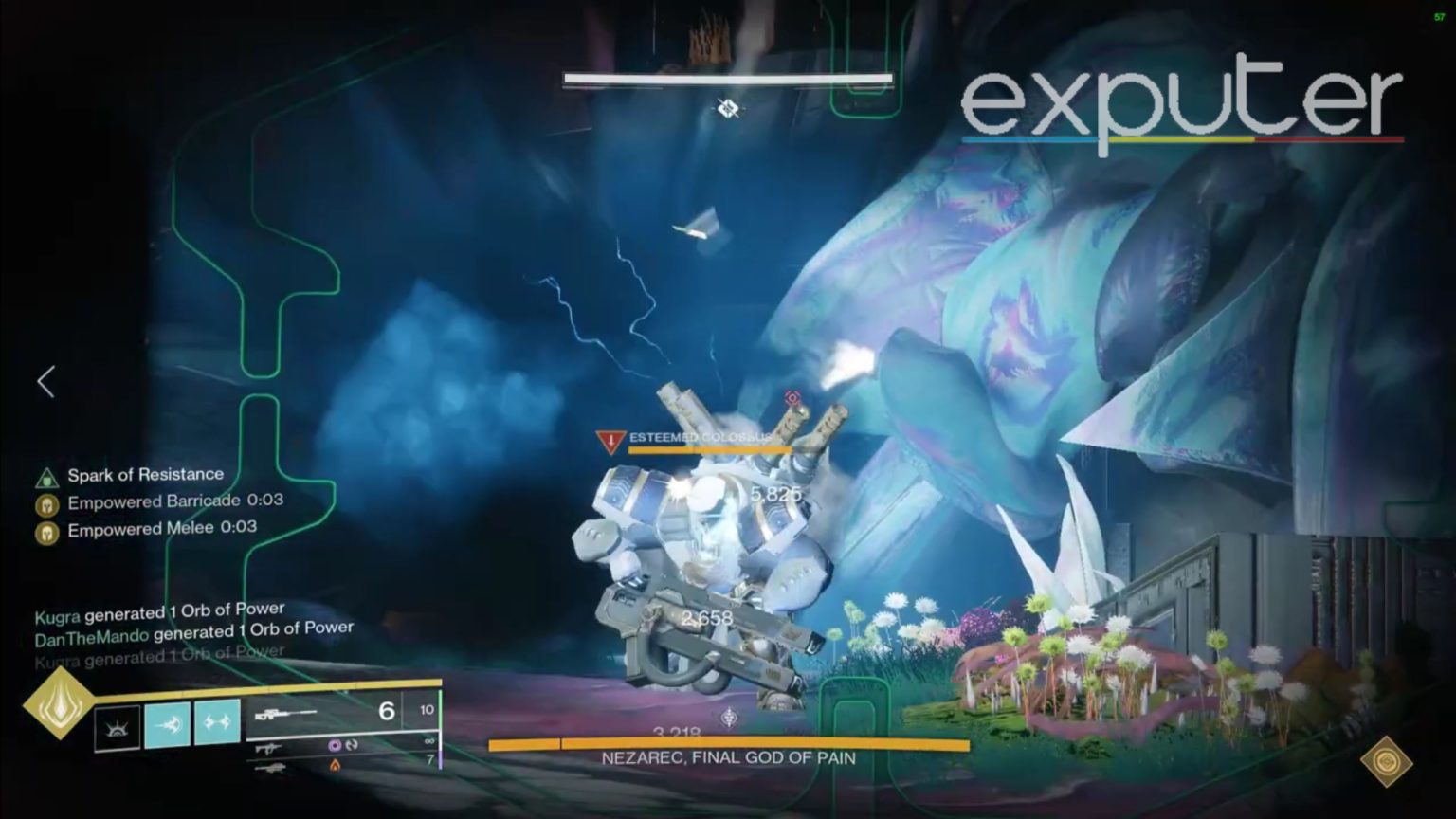Image resolution: width=1456 pixels, height=819 pixels.
Task: Expand the back arrow chevron on left edge
Action: coord(45,382)
